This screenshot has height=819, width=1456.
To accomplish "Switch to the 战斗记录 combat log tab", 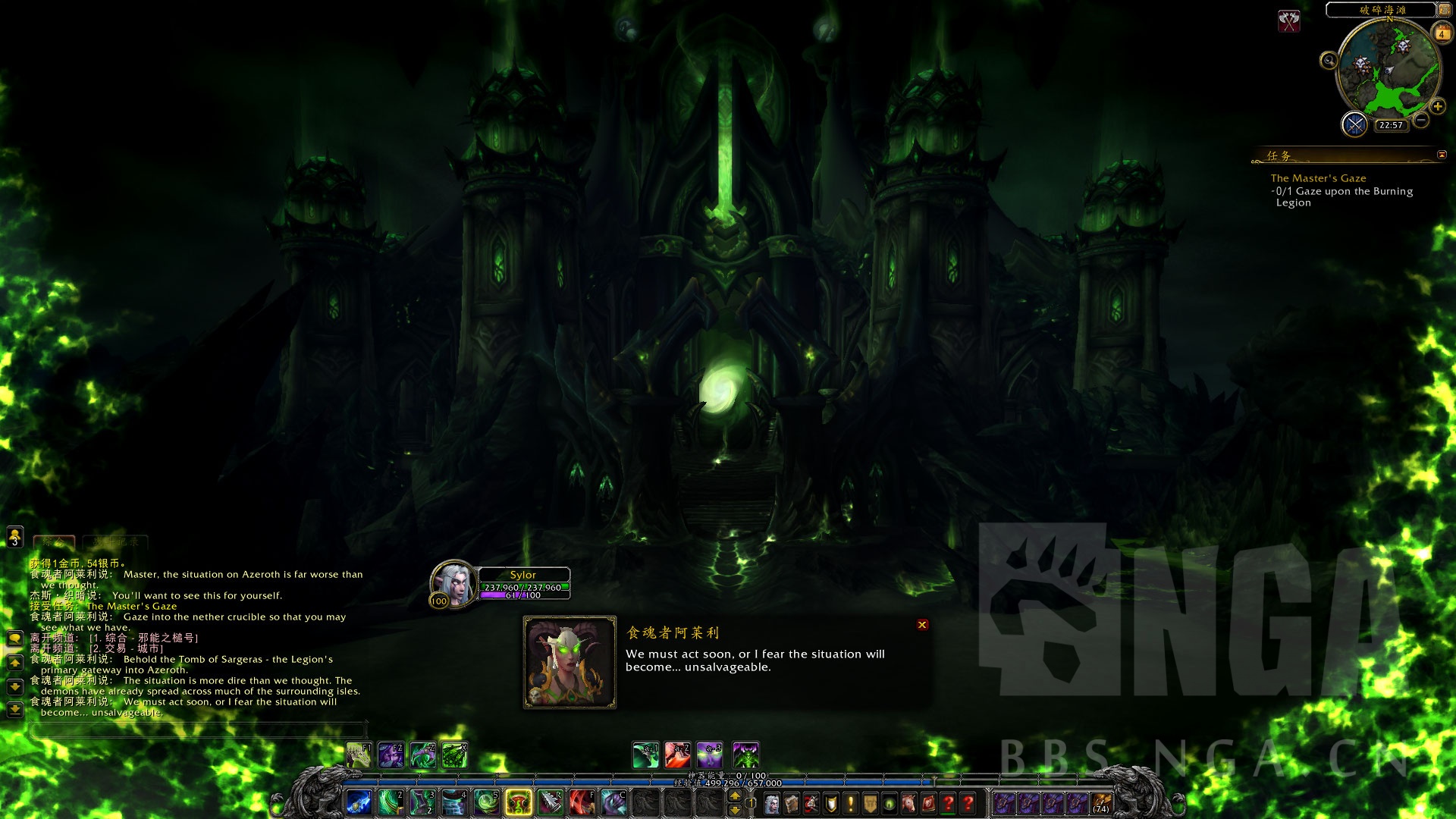I will tap(115, 541).
